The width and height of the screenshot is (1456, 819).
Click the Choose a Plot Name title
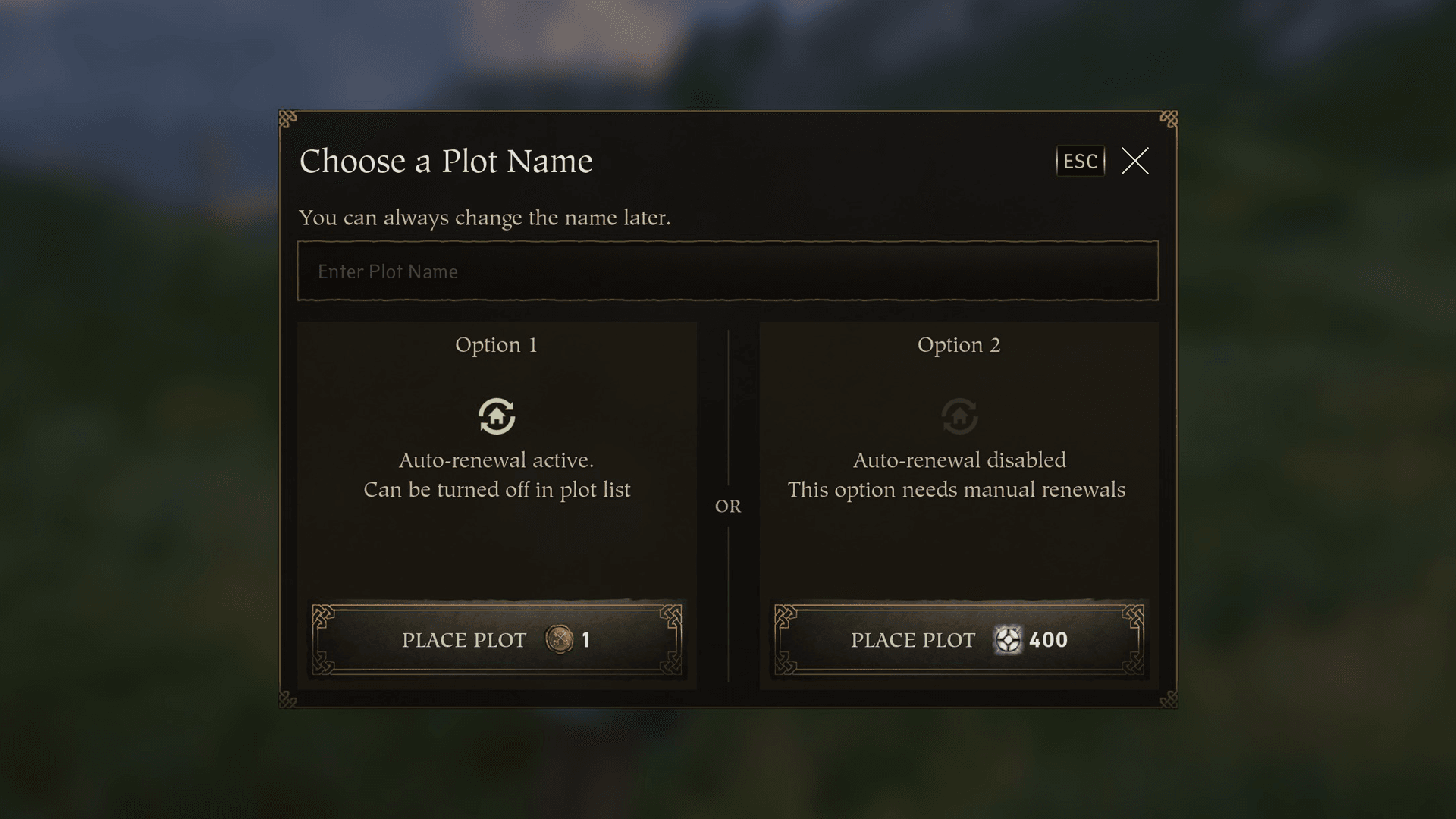click(x=447, y=161)
